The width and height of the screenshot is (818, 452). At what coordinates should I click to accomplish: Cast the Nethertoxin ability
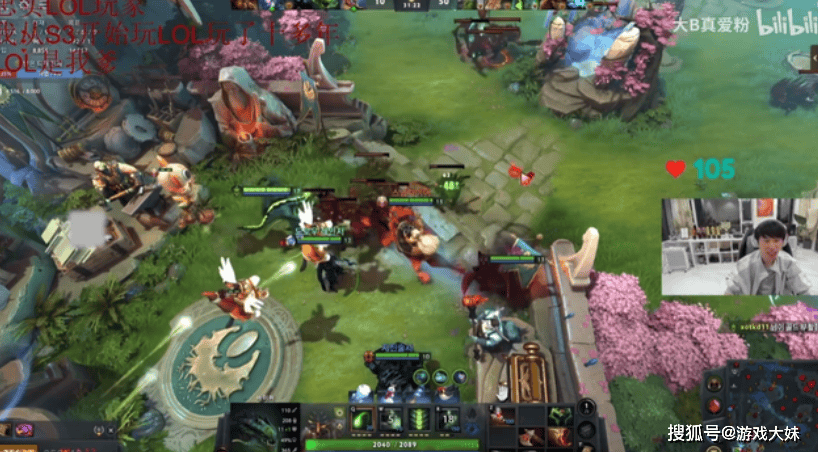(391, 419)
